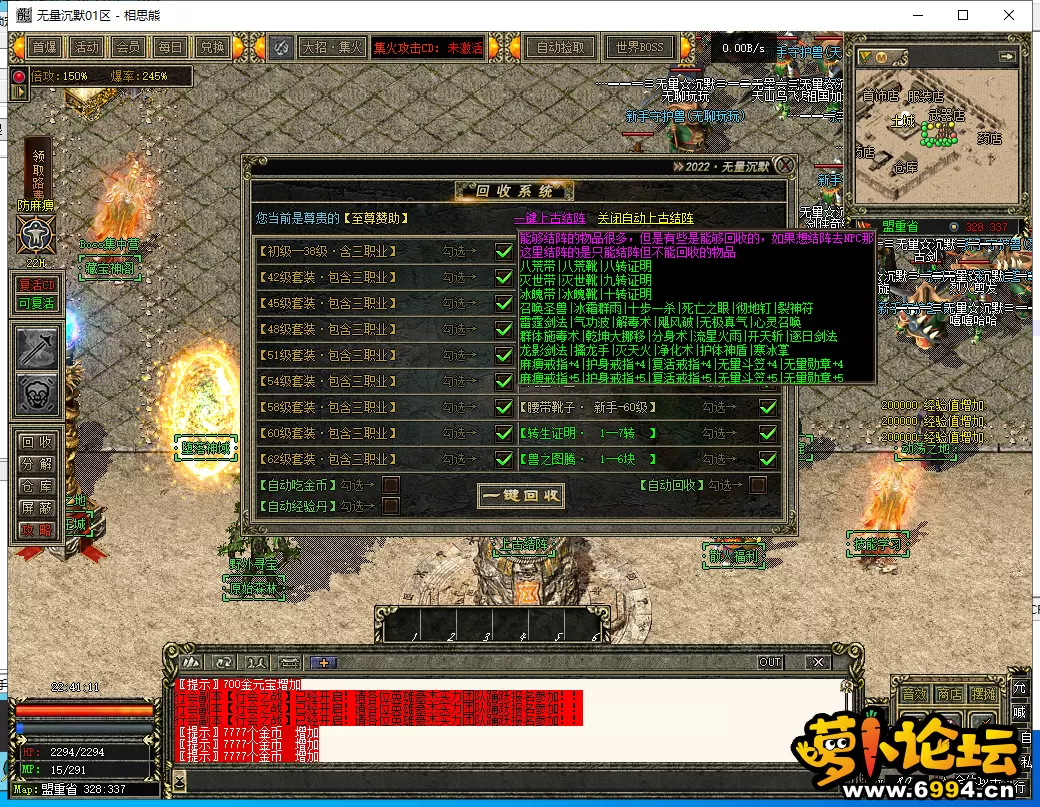Open the 首爆 (first drop) menu

point(44,47)
